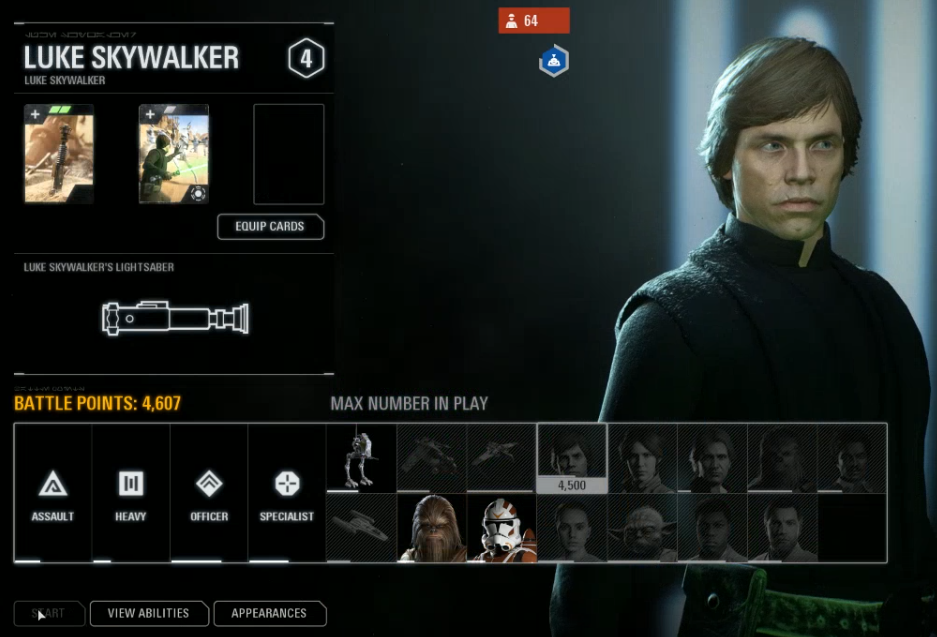Select the orange clone trooper portrait
The width and height of the screenshot is (937, 637).
(x=501, y=527)
